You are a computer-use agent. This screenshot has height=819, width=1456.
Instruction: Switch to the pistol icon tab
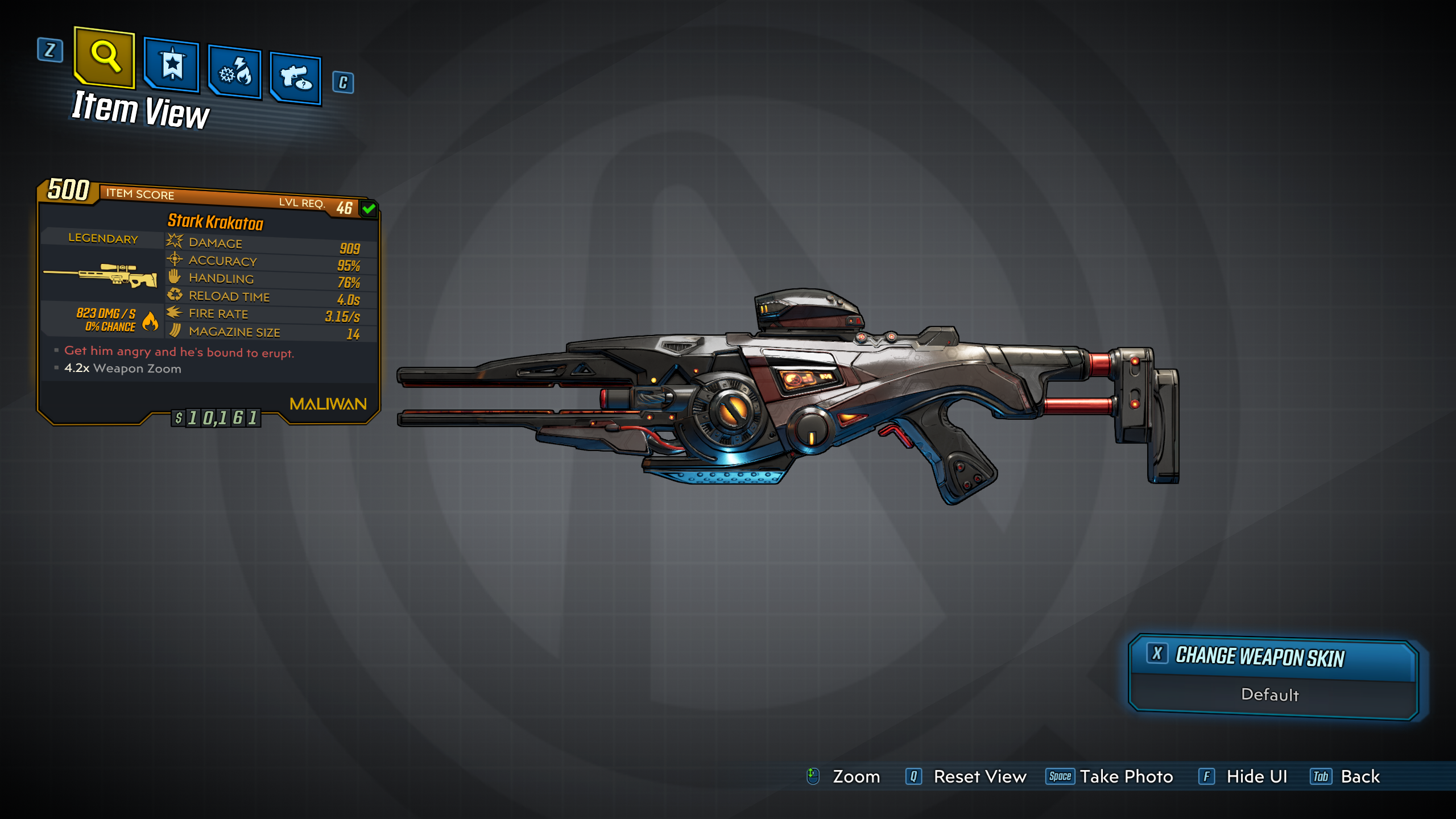[296, 78]
